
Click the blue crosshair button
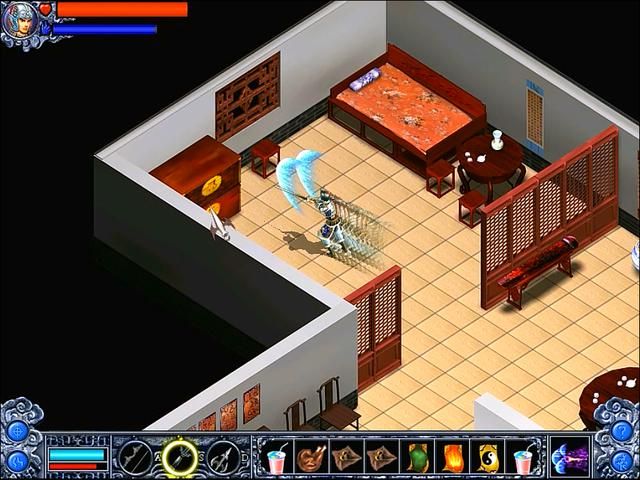[17, 430]
